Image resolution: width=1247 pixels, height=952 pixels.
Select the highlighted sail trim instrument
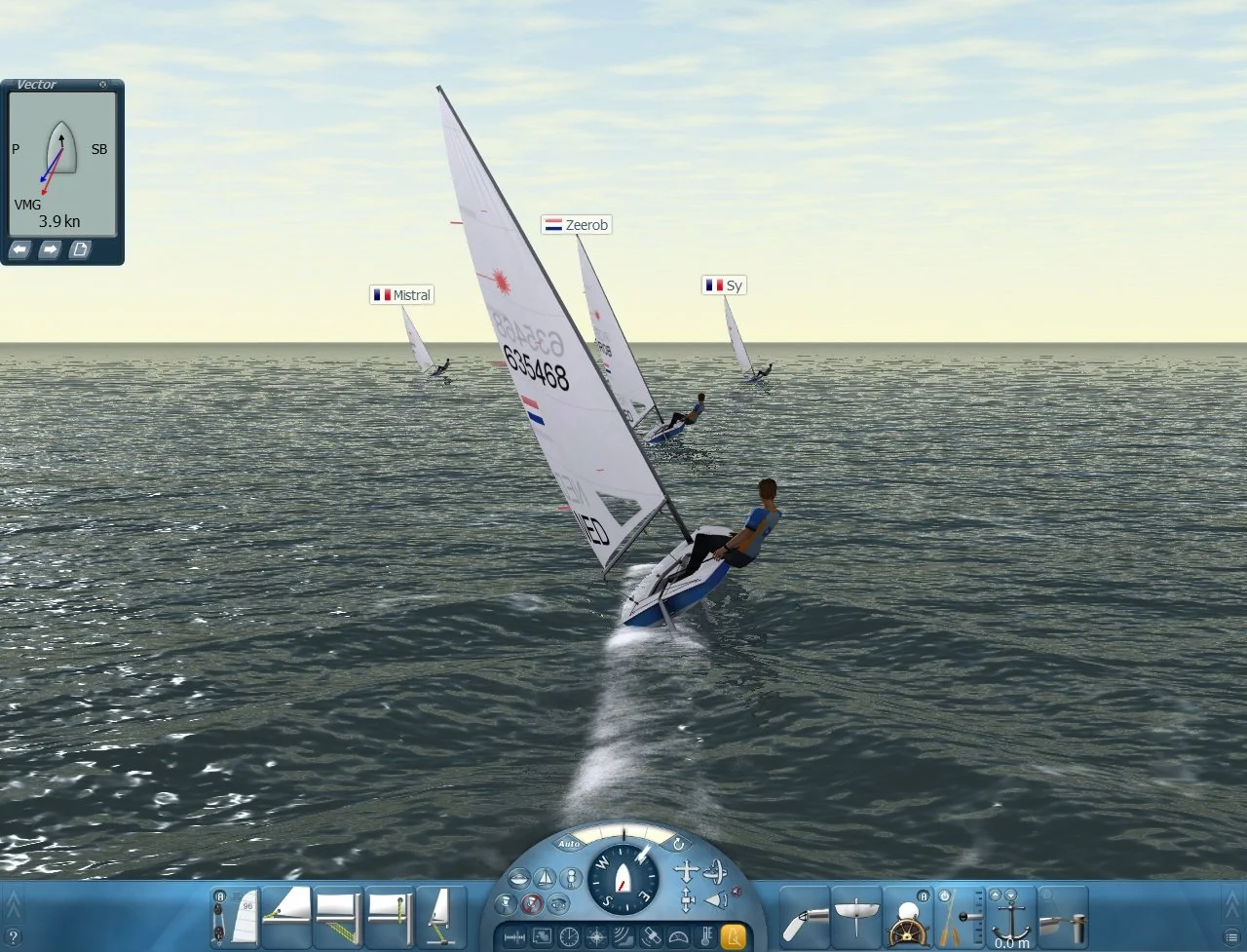(x=735, y=935)
